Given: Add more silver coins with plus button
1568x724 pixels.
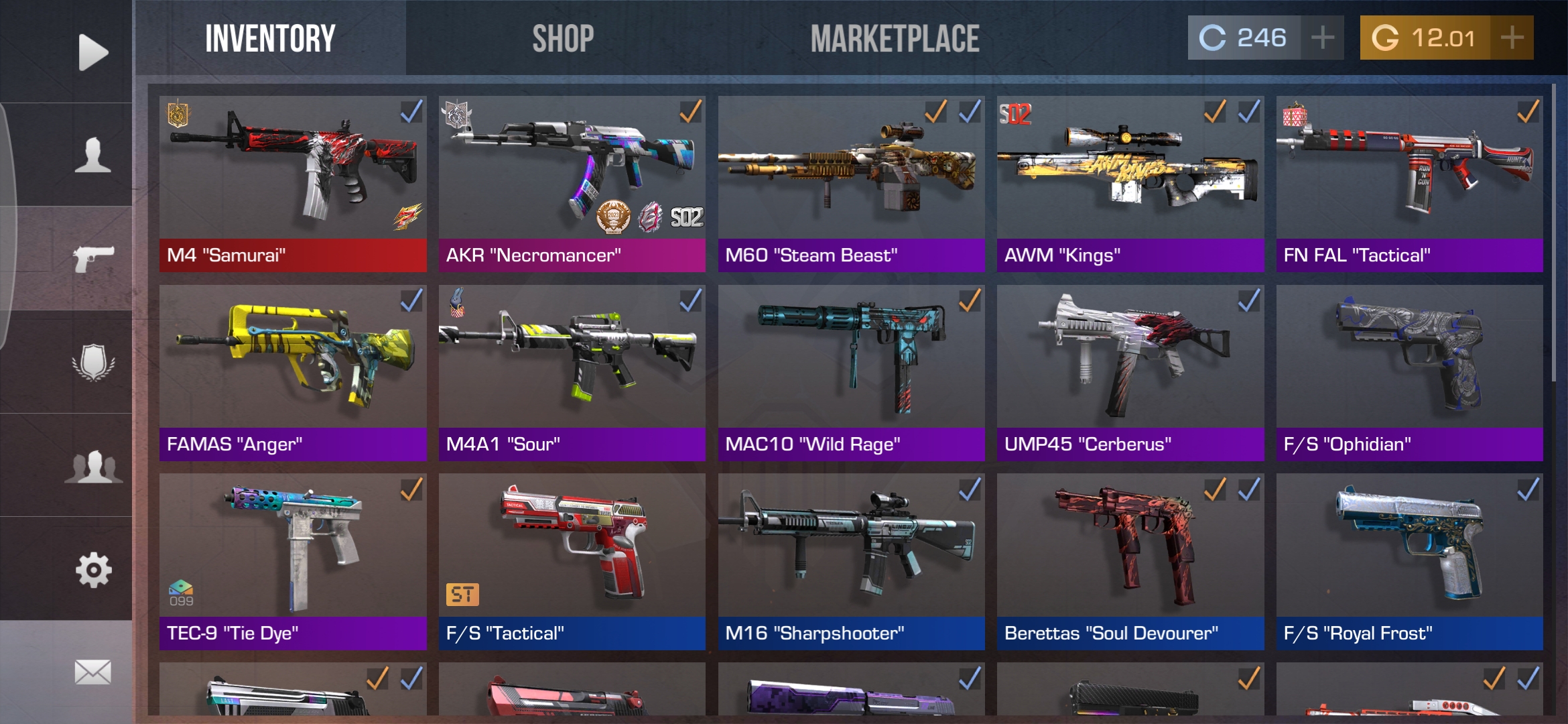Looking at the screenshot, I should [1322, 38].
